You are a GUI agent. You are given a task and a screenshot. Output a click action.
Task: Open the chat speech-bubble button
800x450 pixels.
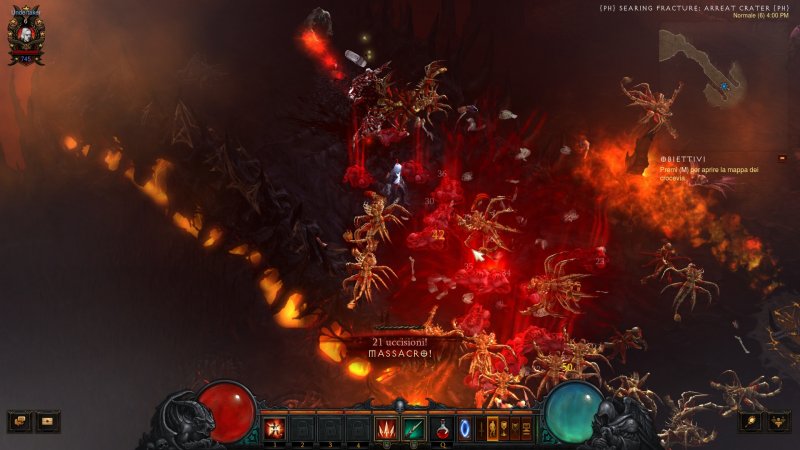click(x=19, y=421)
